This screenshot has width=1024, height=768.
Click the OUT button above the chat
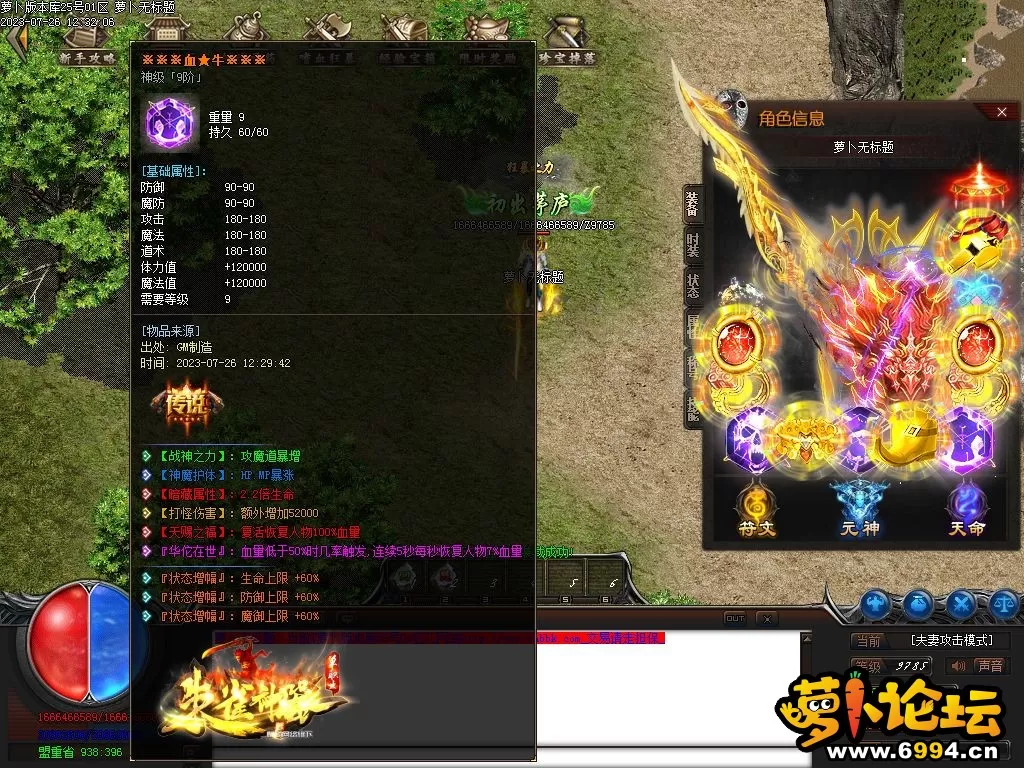tap(735, 619)
